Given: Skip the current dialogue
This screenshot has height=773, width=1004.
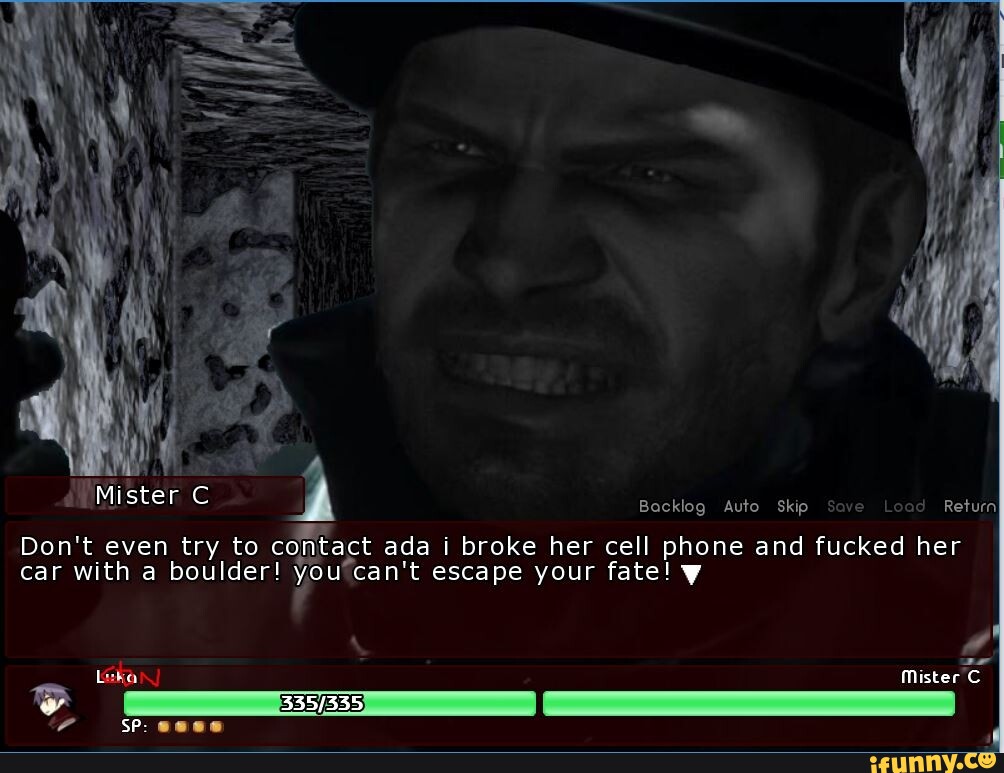Looking at the screenshot, I should click(x=792, y=507).
